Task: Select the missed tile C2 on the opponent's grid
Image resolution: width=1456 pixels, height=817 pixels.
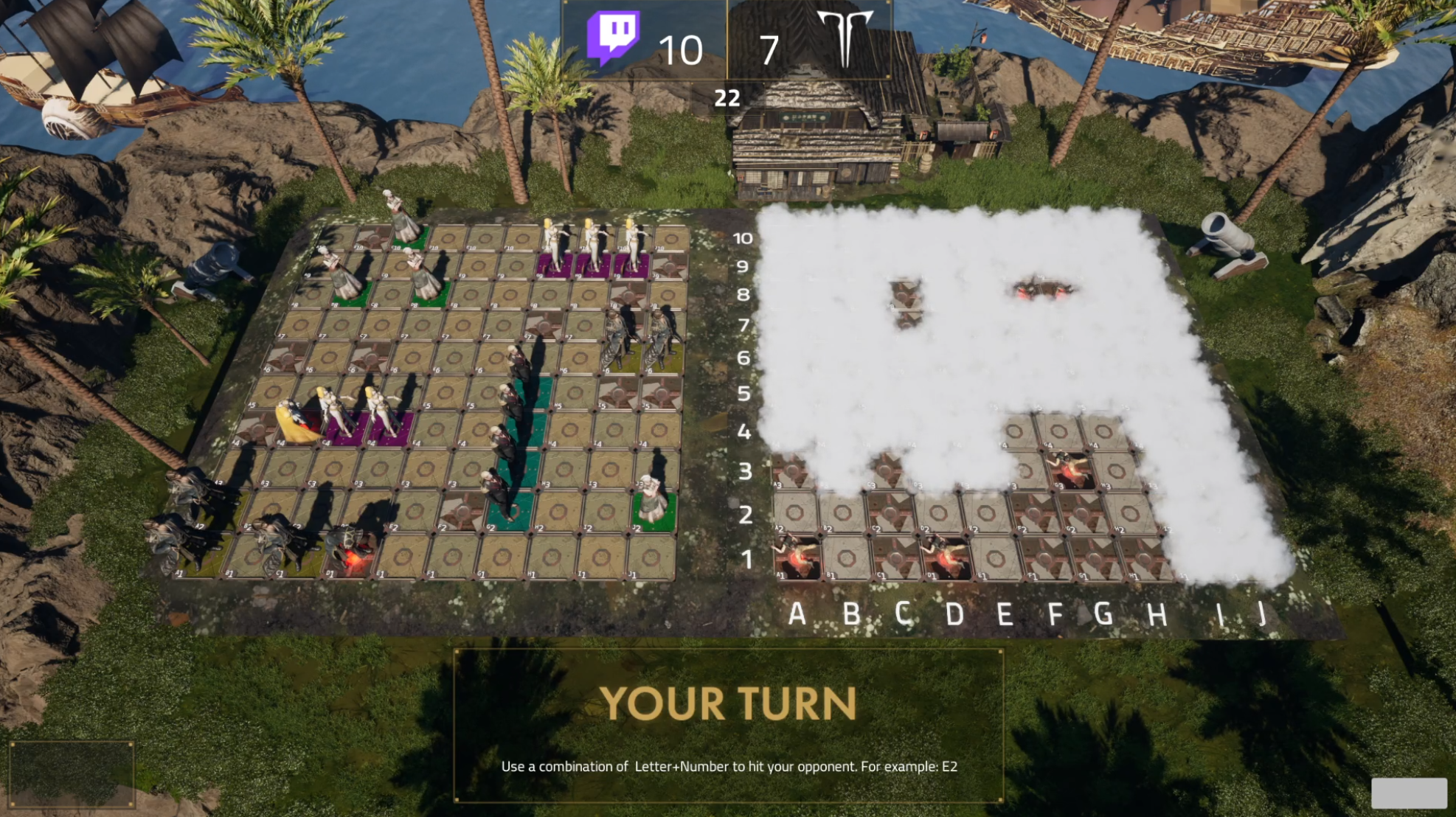Action: click(x=890, y=511)
